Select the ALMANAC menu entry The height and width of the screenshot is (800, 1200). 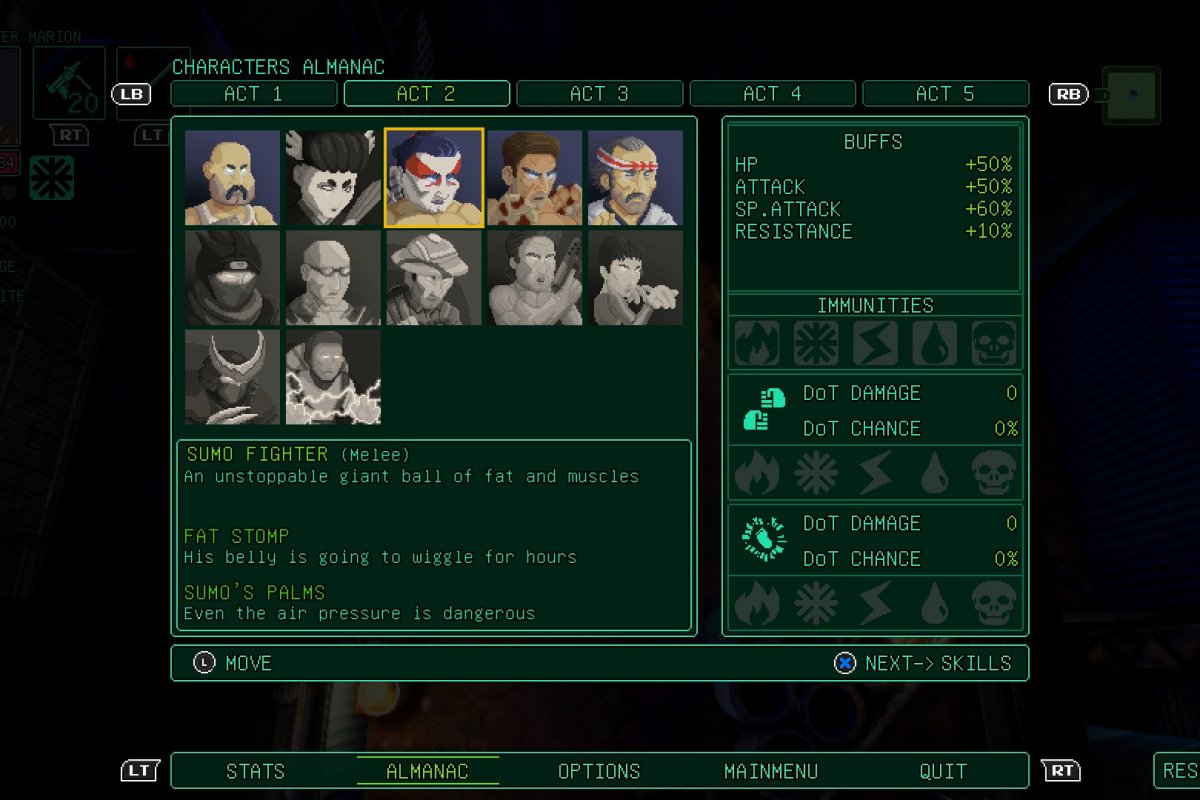(x=427, y=771)
